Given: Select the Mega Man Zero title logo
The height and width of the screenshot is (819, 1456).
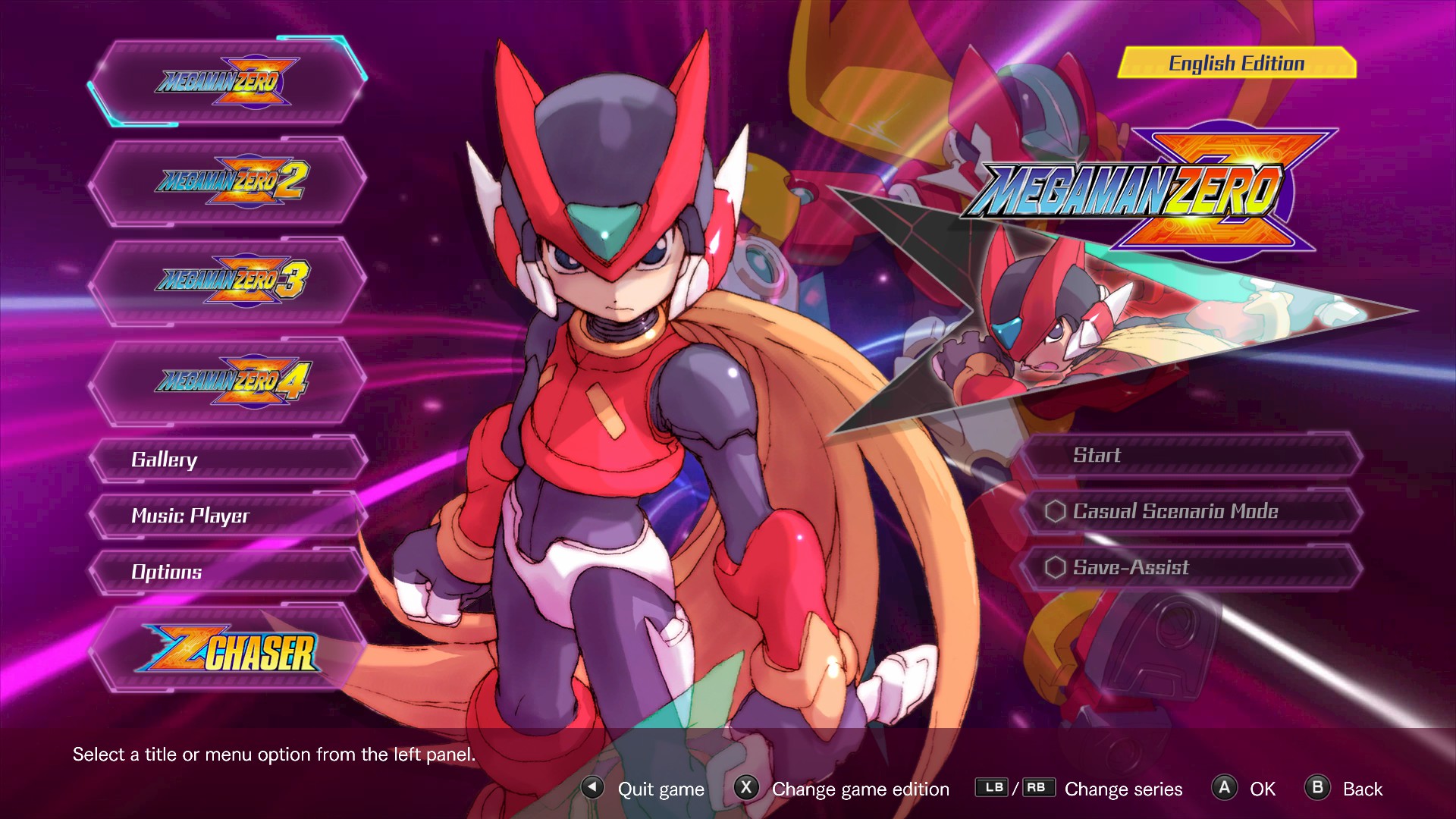Looking at the screenshot, I should point(224,83).
